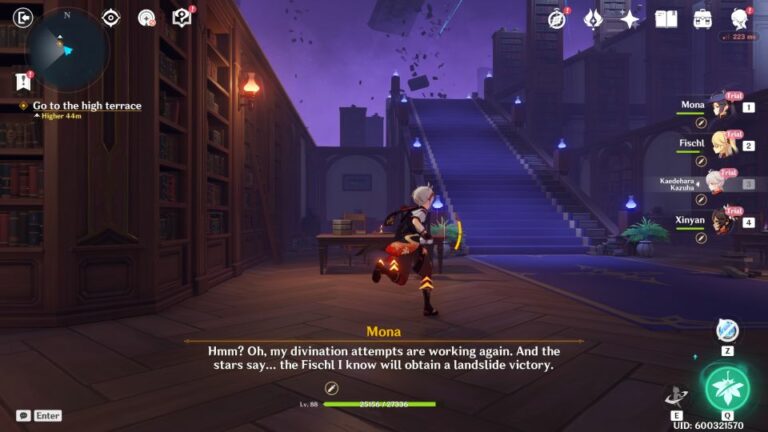Open the adventurer handbook book icon

(666, 19)
